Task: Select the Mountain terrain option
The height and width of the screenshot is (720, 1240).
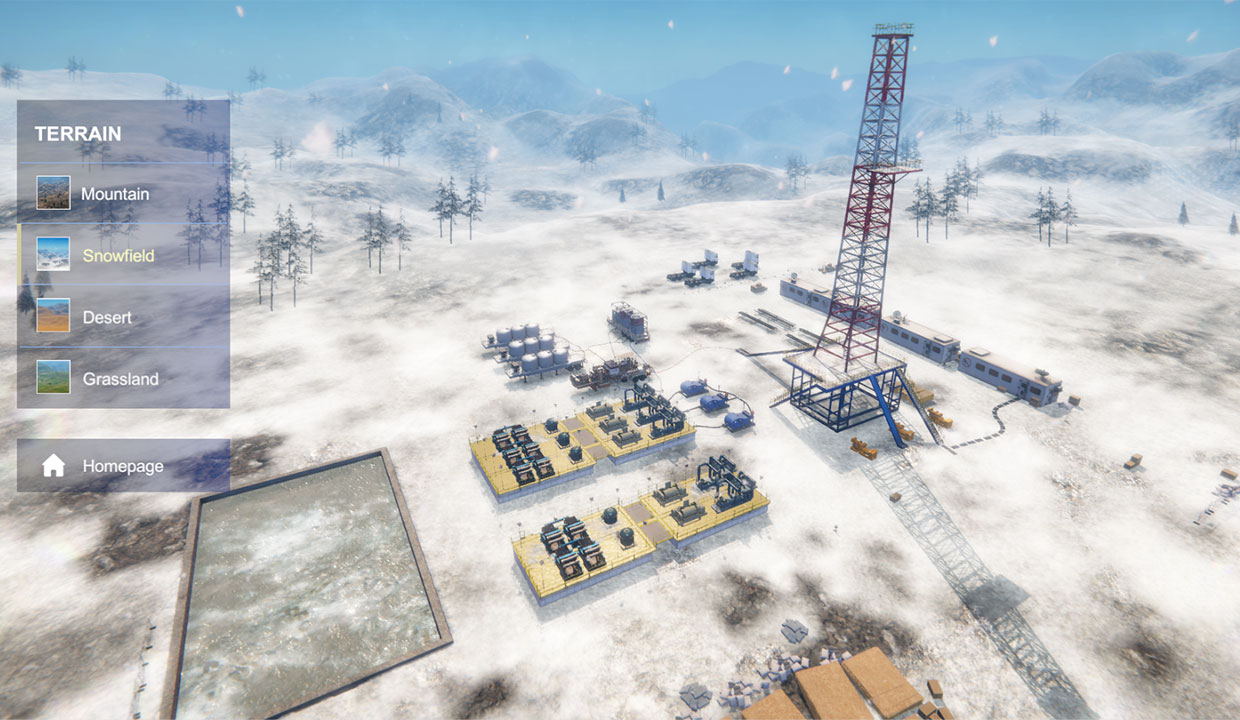Action: 115,193
